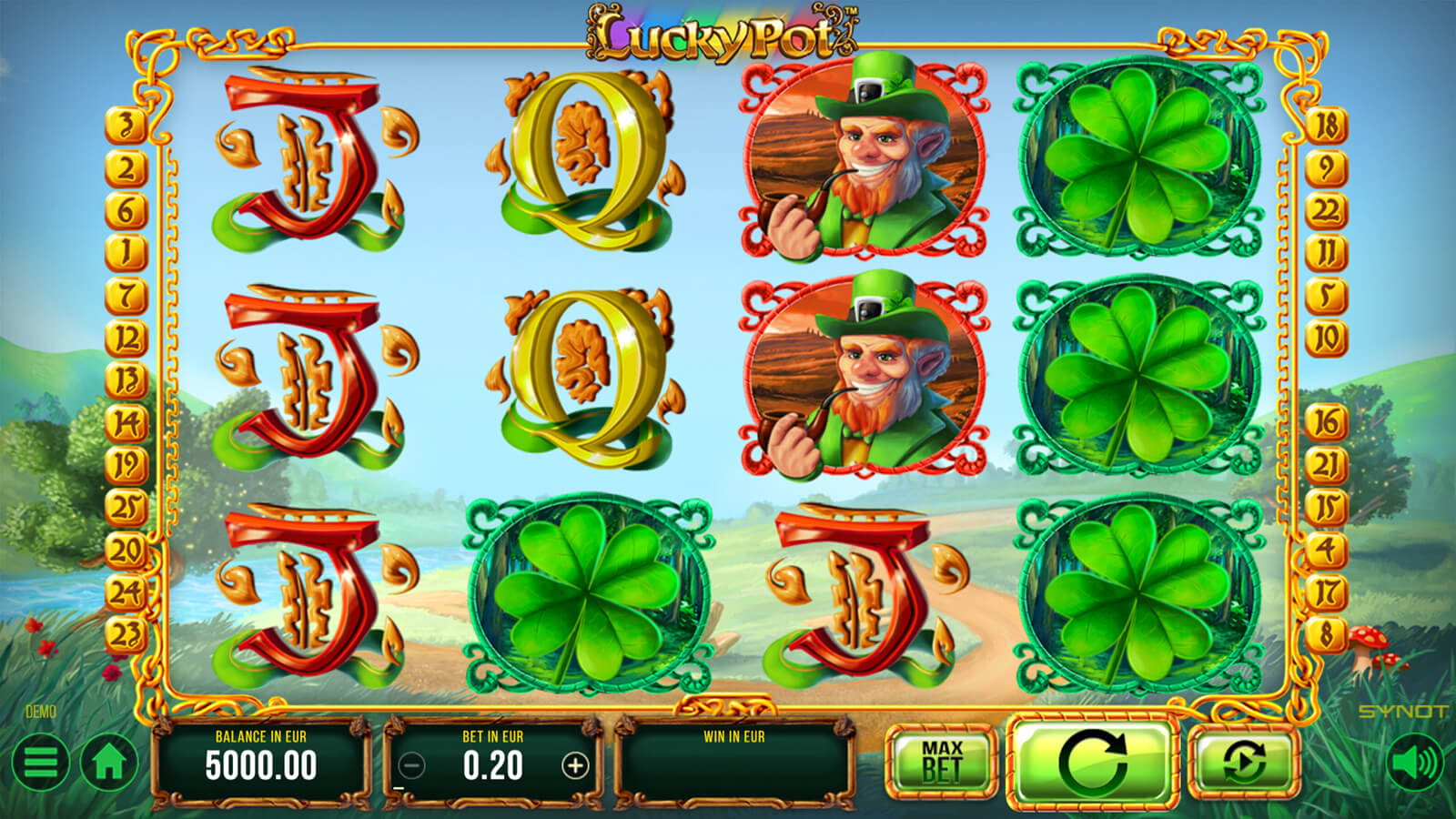Select payline number 18 marker

click(x=1326, y=126)
